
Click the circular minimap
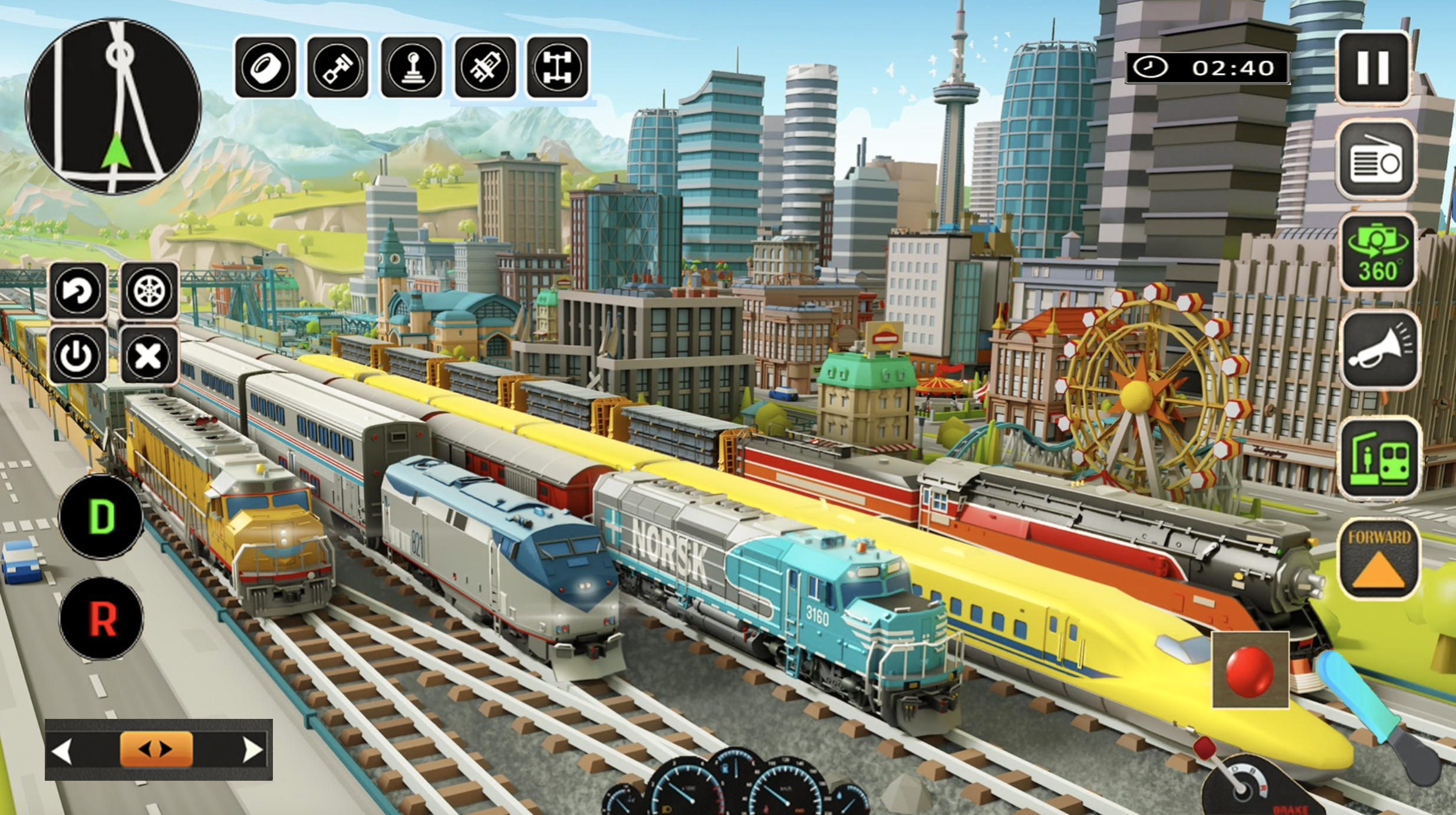(113, 106)
